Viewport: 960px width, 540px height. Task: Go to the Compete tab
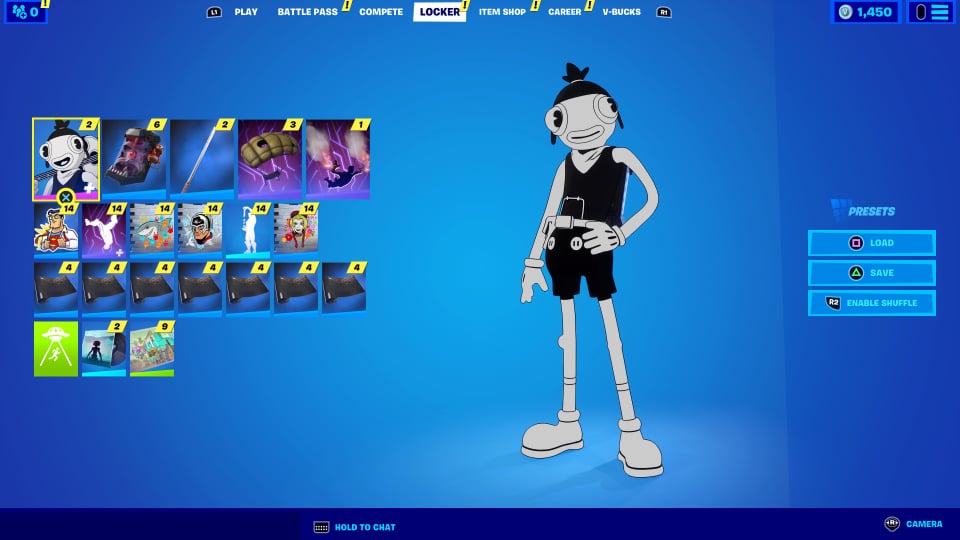(381, 12)
